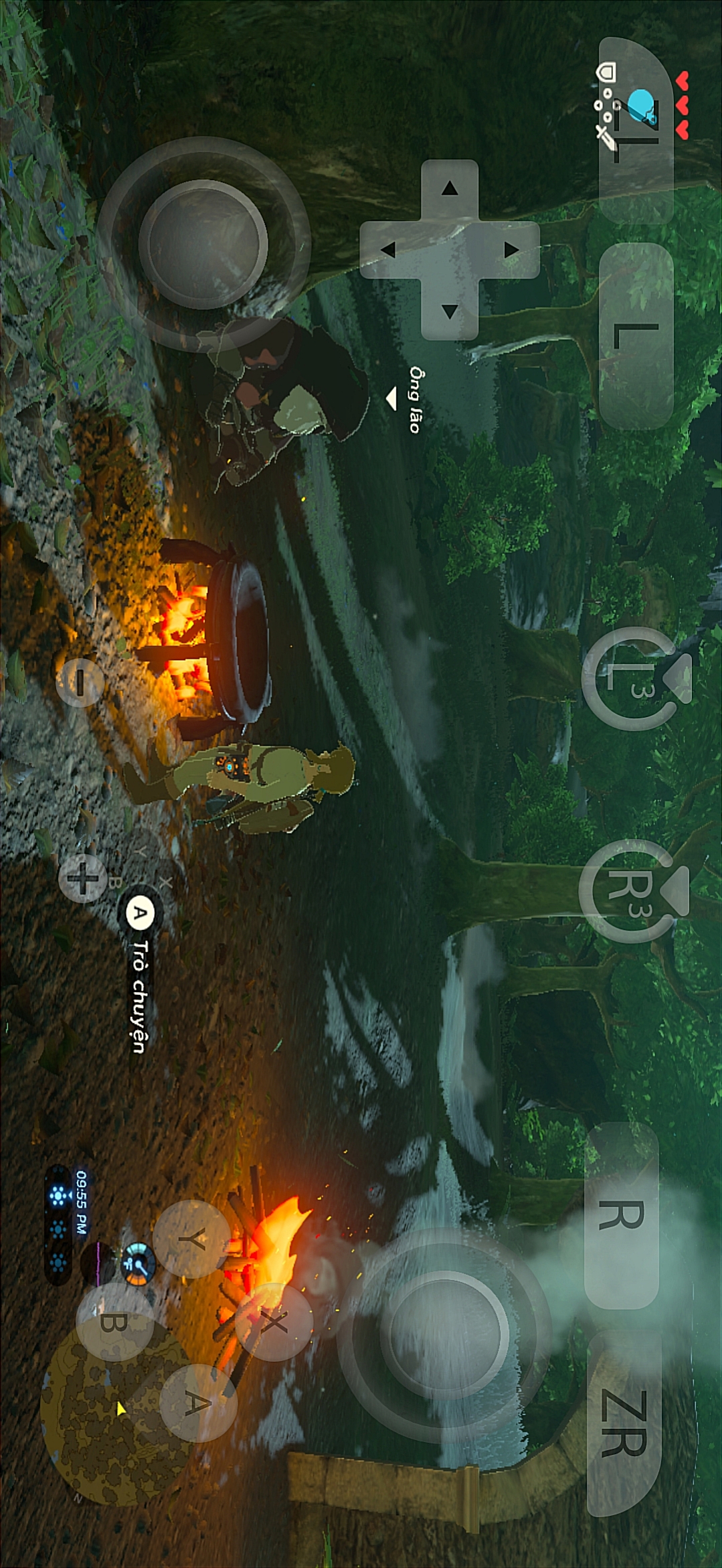Tap the on-screen L shoulder button
This screenshot has height=1568, width=722.
click(x=636, y=335)
